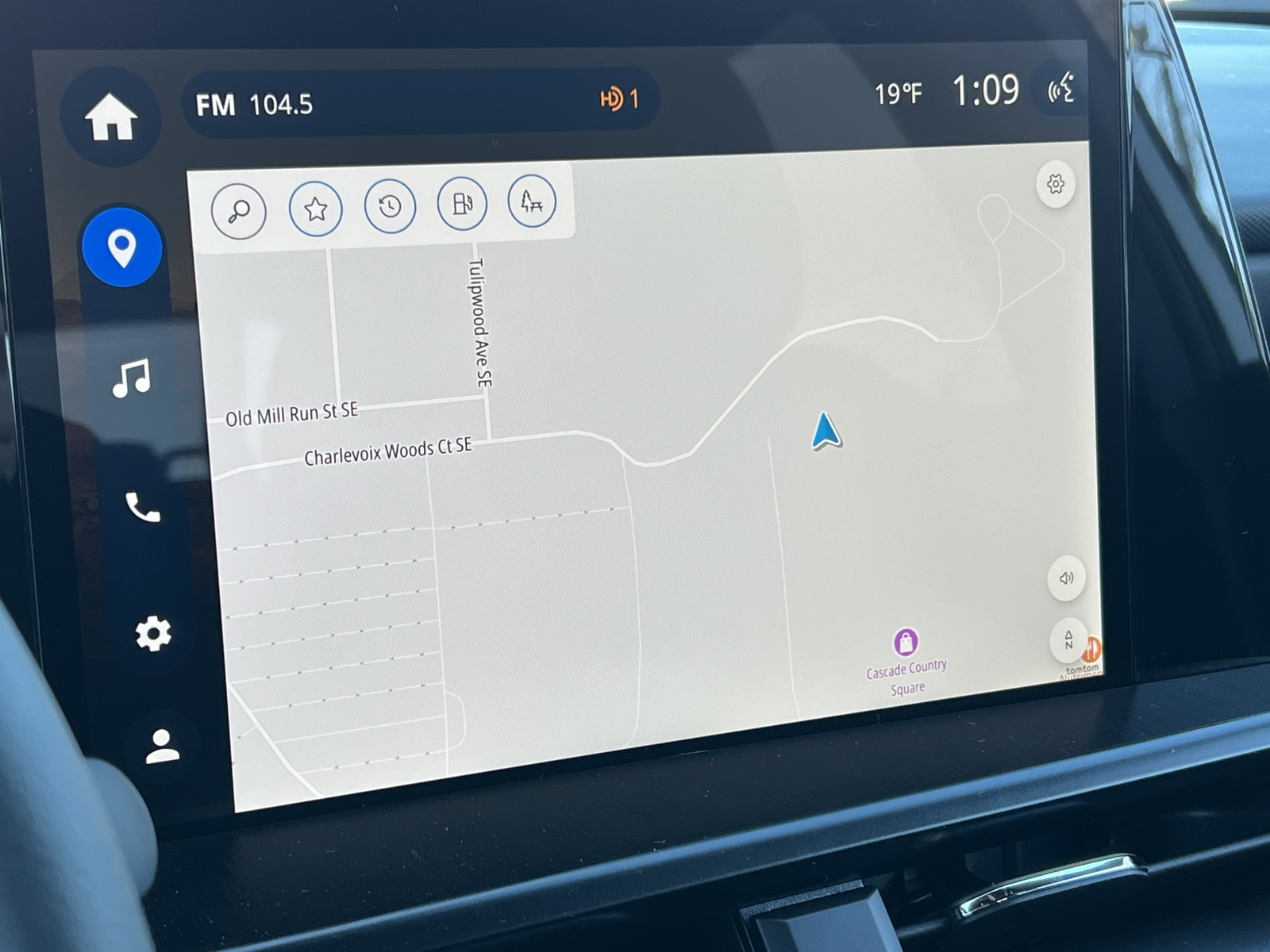Open recent destinations history button

coord(390,206)
